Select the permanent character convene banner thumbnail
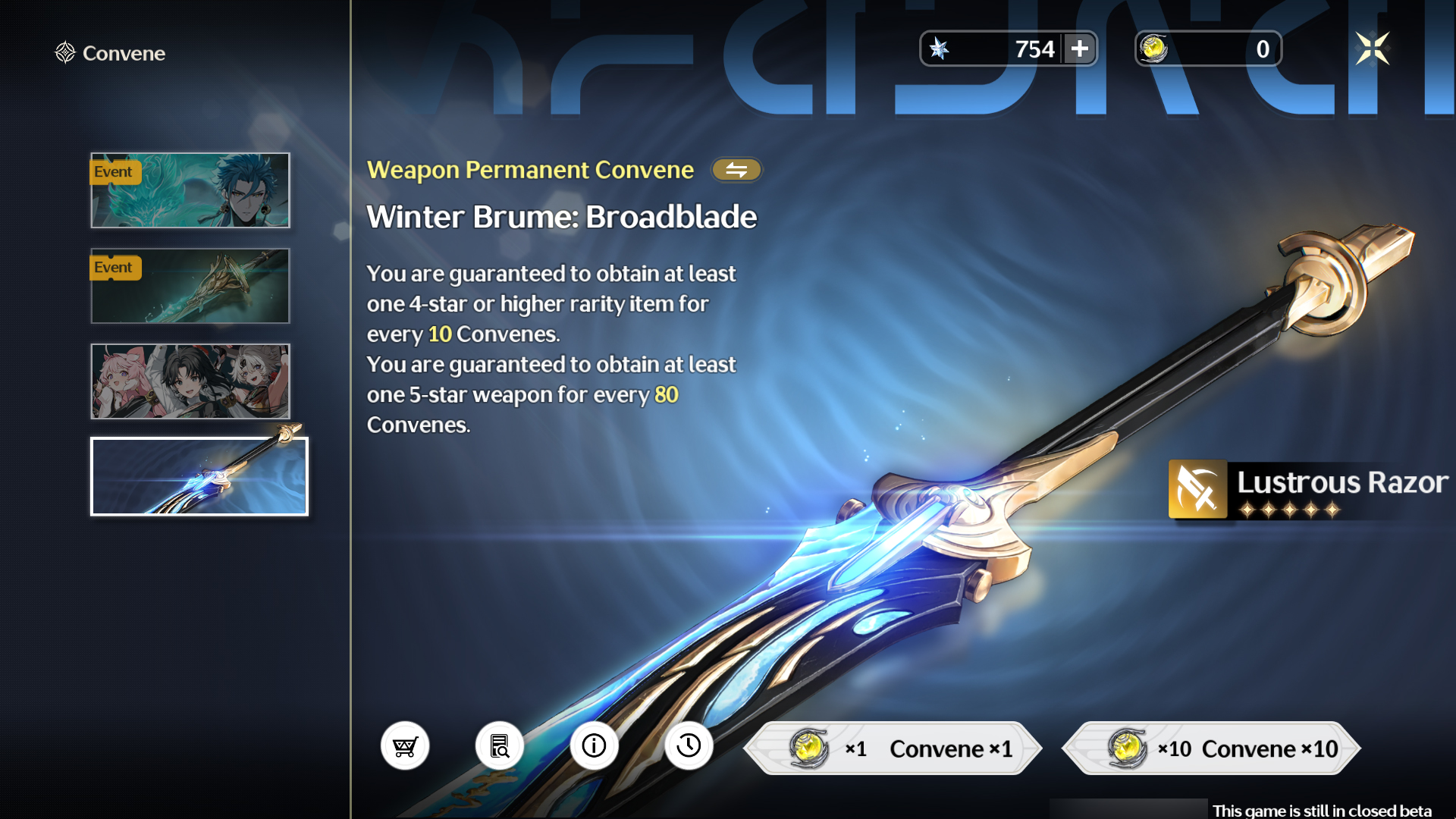This screenshot has height=819, width=1456. 190,381
